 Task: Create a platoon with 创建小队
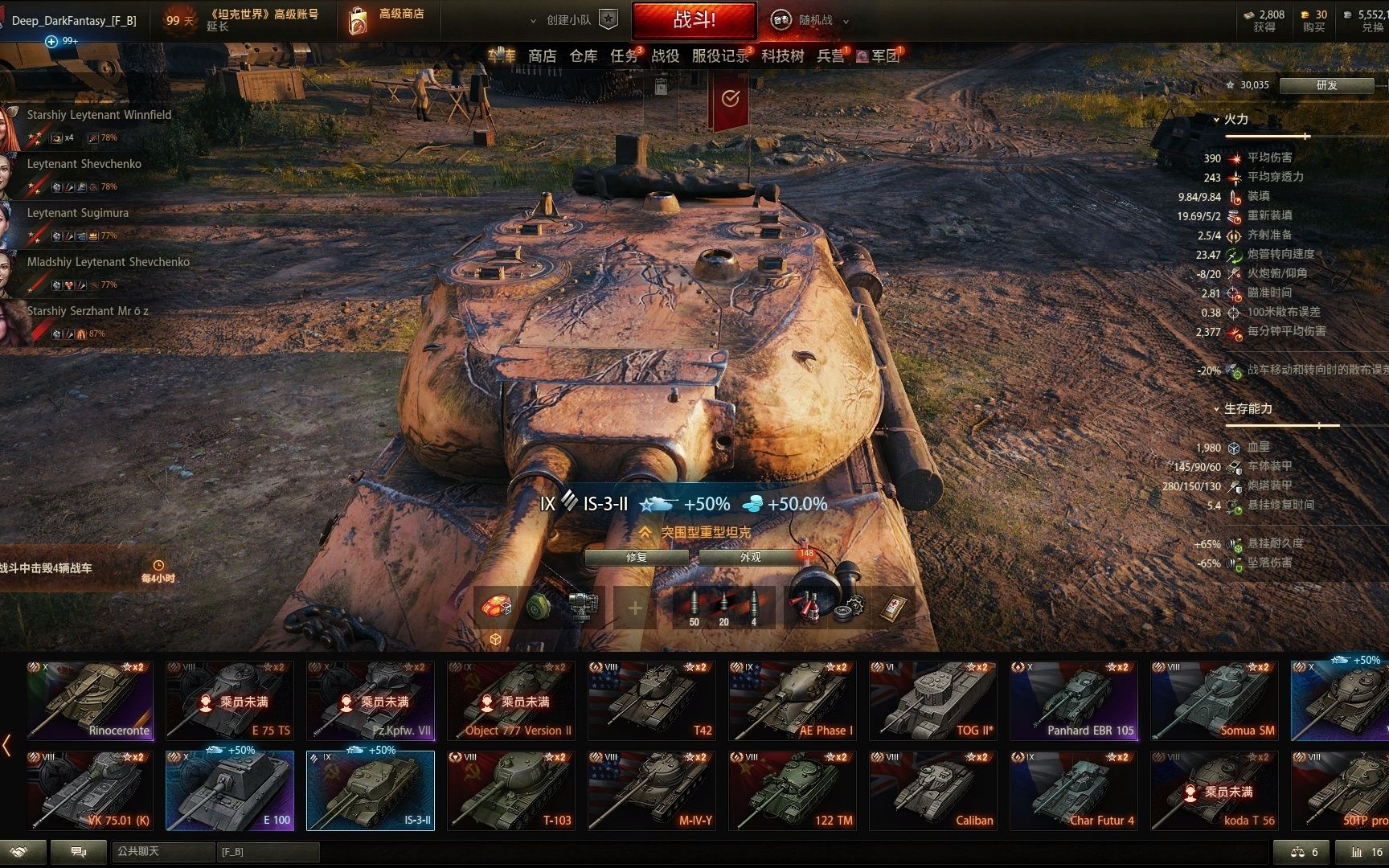pos(569,20)
